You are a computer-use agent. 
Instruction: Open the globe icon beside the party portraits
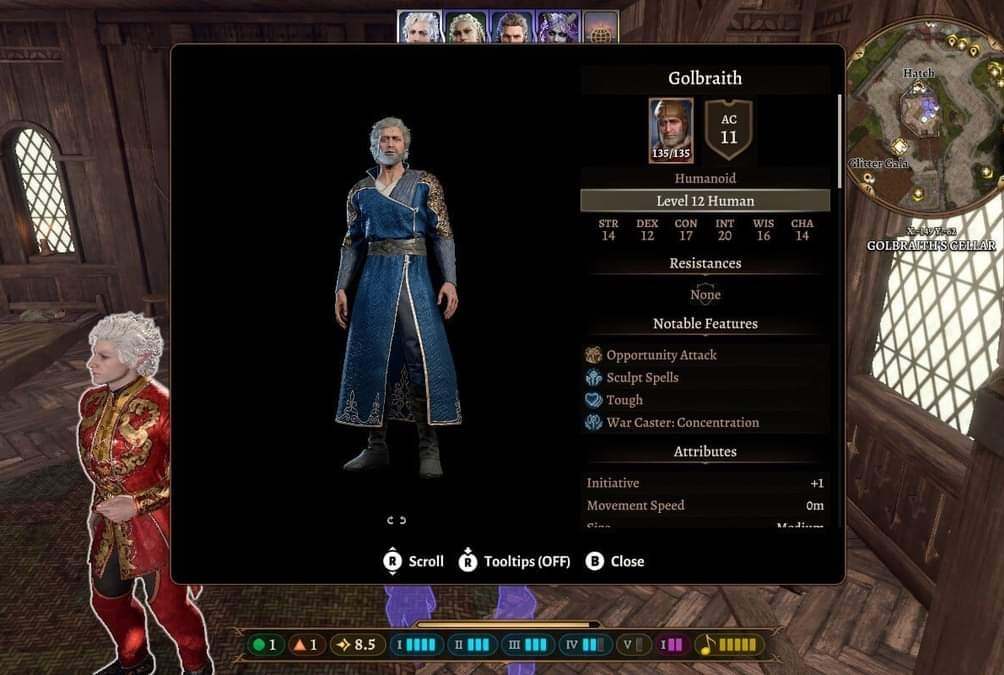(601, 27)
